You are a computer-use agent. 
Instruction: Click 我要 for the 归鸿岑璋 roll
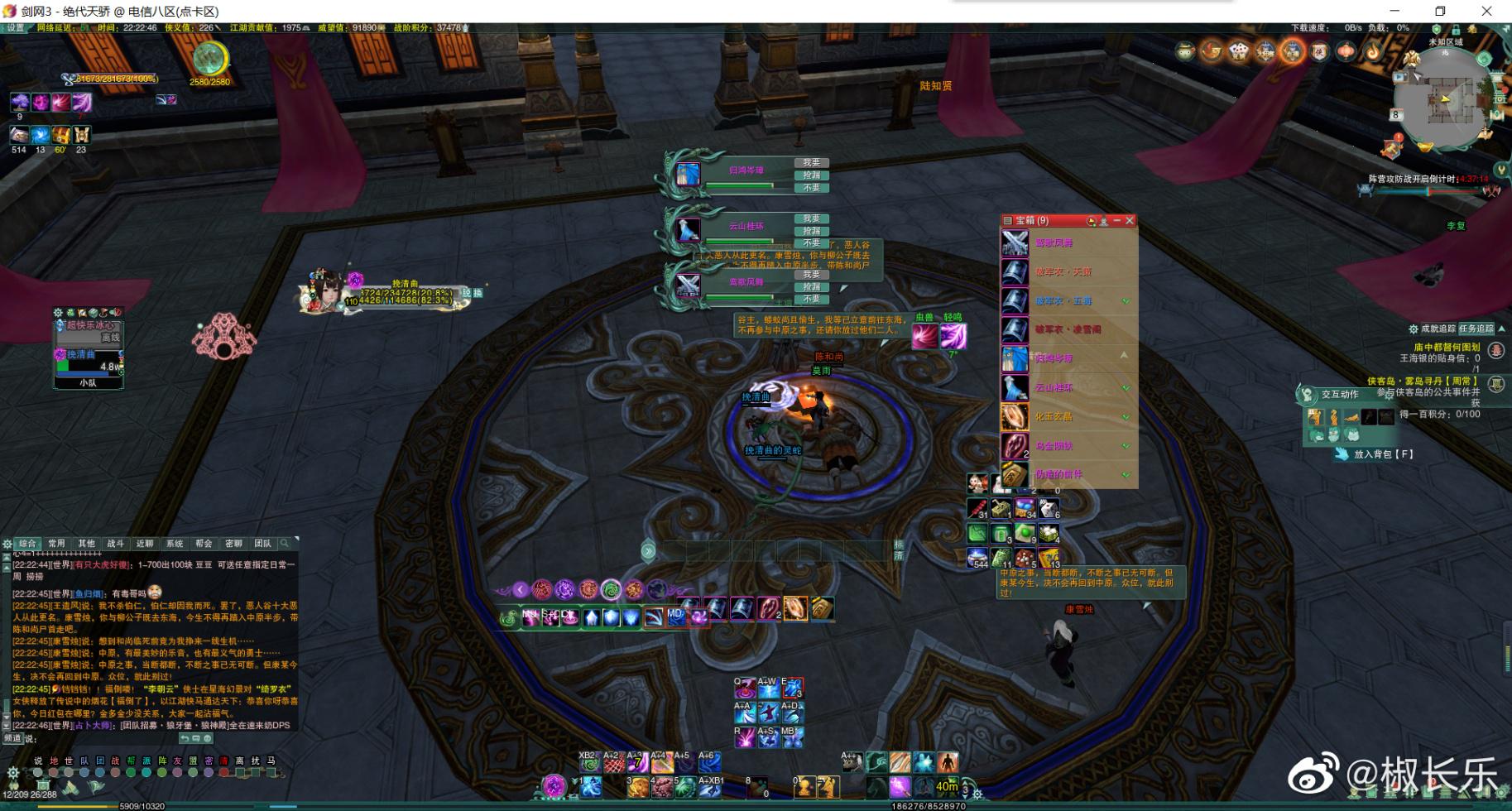tap(811, 163)
